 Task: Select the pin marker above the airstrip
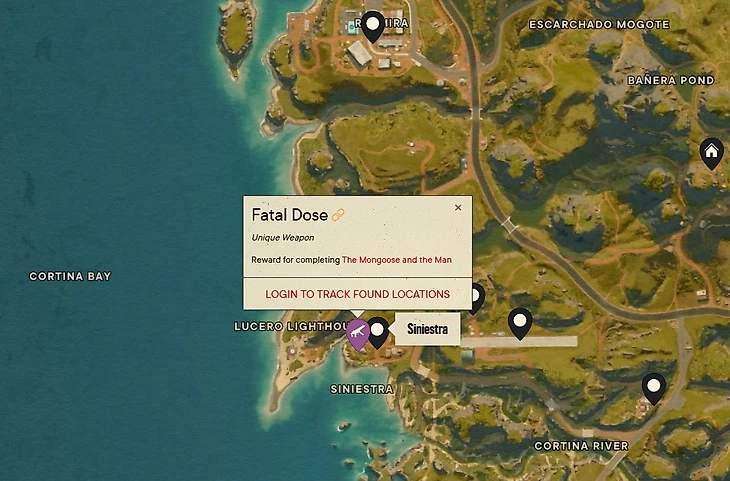click(519, 321)
